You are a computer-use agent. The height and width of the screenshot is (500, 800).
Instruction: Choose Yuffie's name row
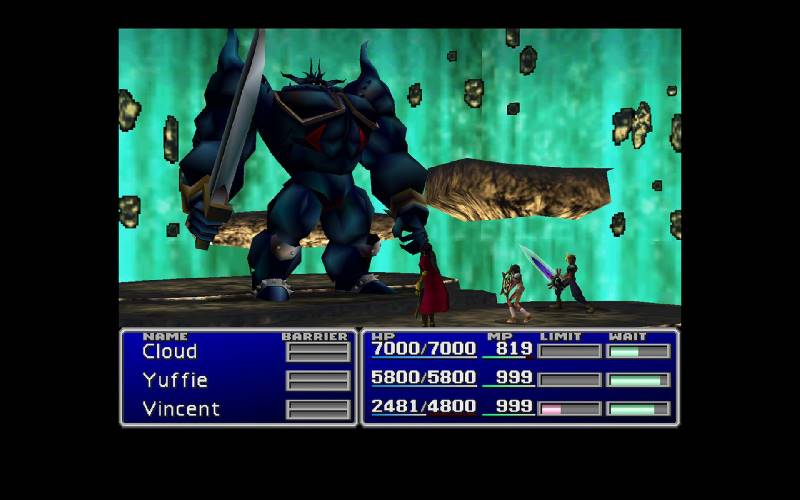click(x=175, y=380)
